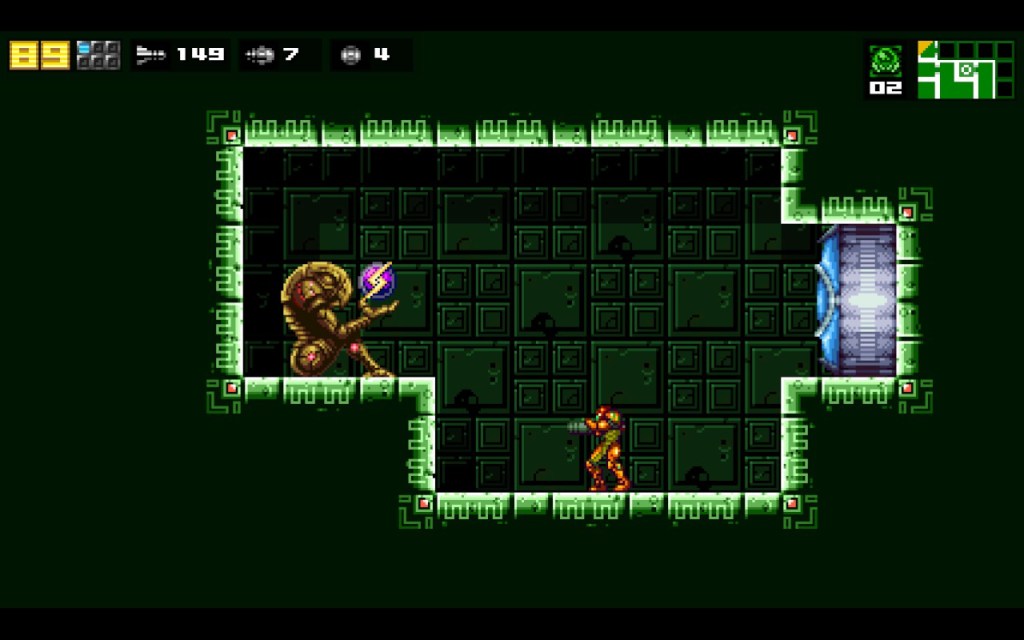Select the super missile weapon icon
The image size is (1024, 640).
(x=259, y=55)
